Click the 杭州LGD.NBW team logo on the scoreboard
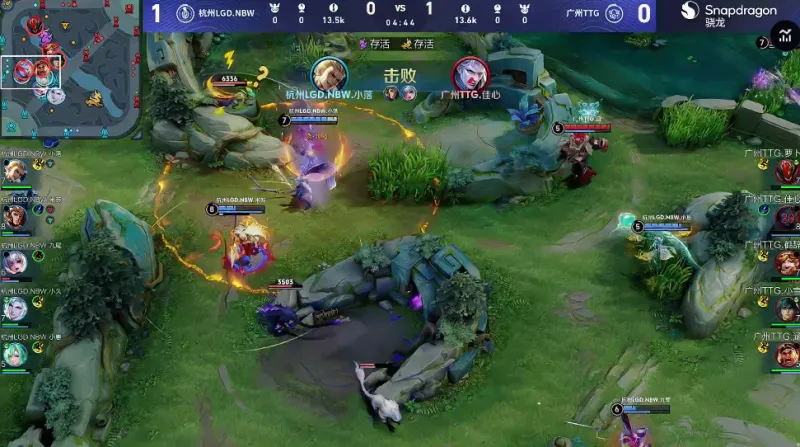The image size is (800, 447). coord(184,13)
